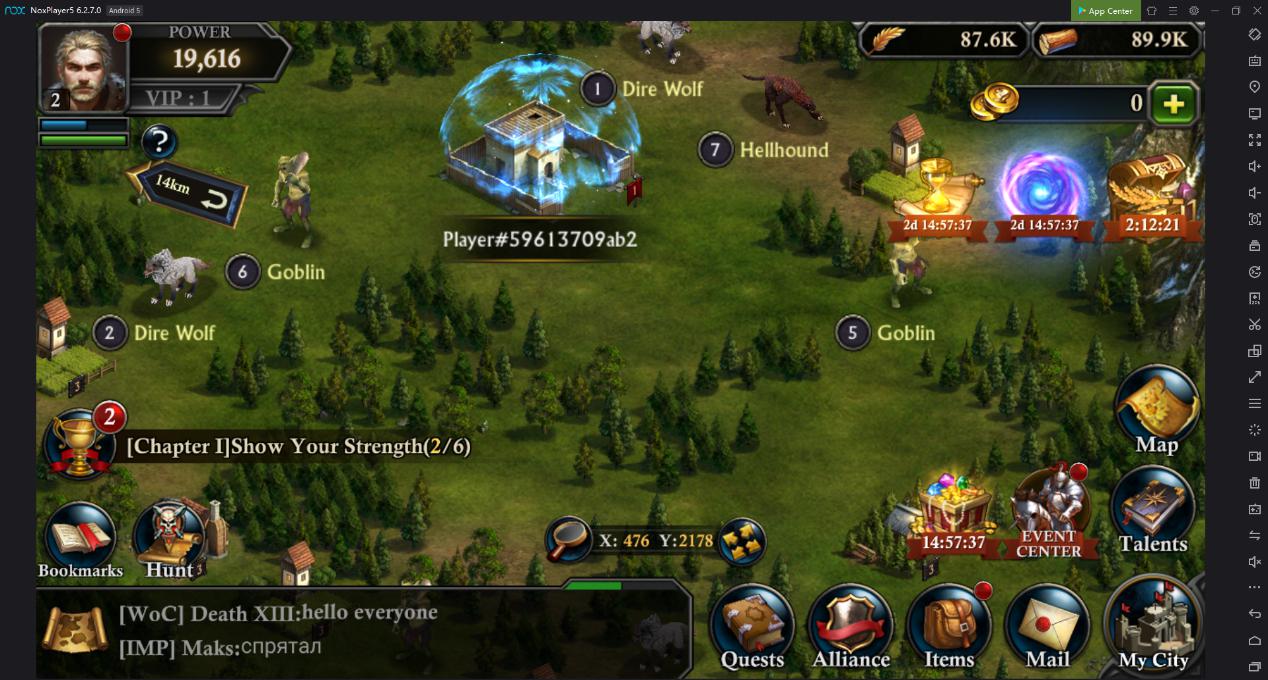Open the Event Center
Screen dimensions: 1268x680
tap(1048, 512)
